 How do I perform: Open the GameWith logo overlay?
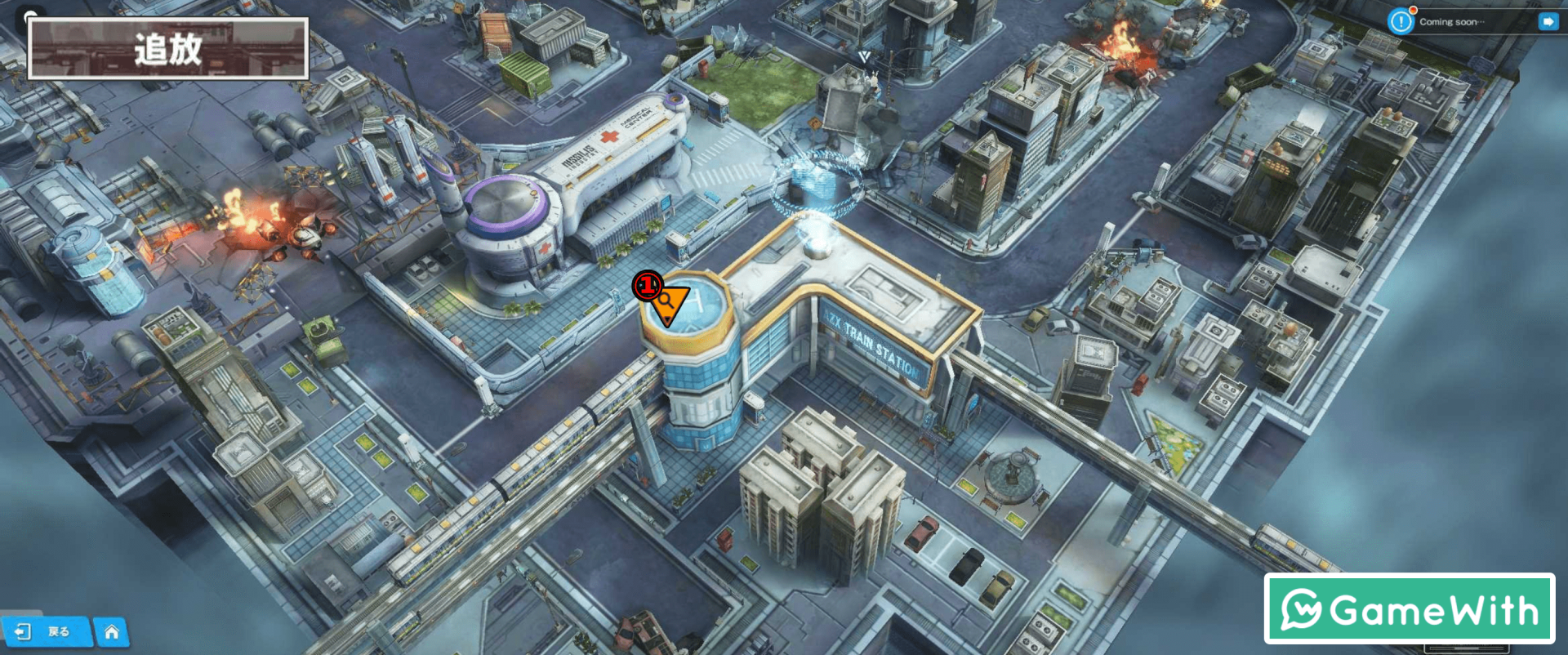click(1409, 608)
